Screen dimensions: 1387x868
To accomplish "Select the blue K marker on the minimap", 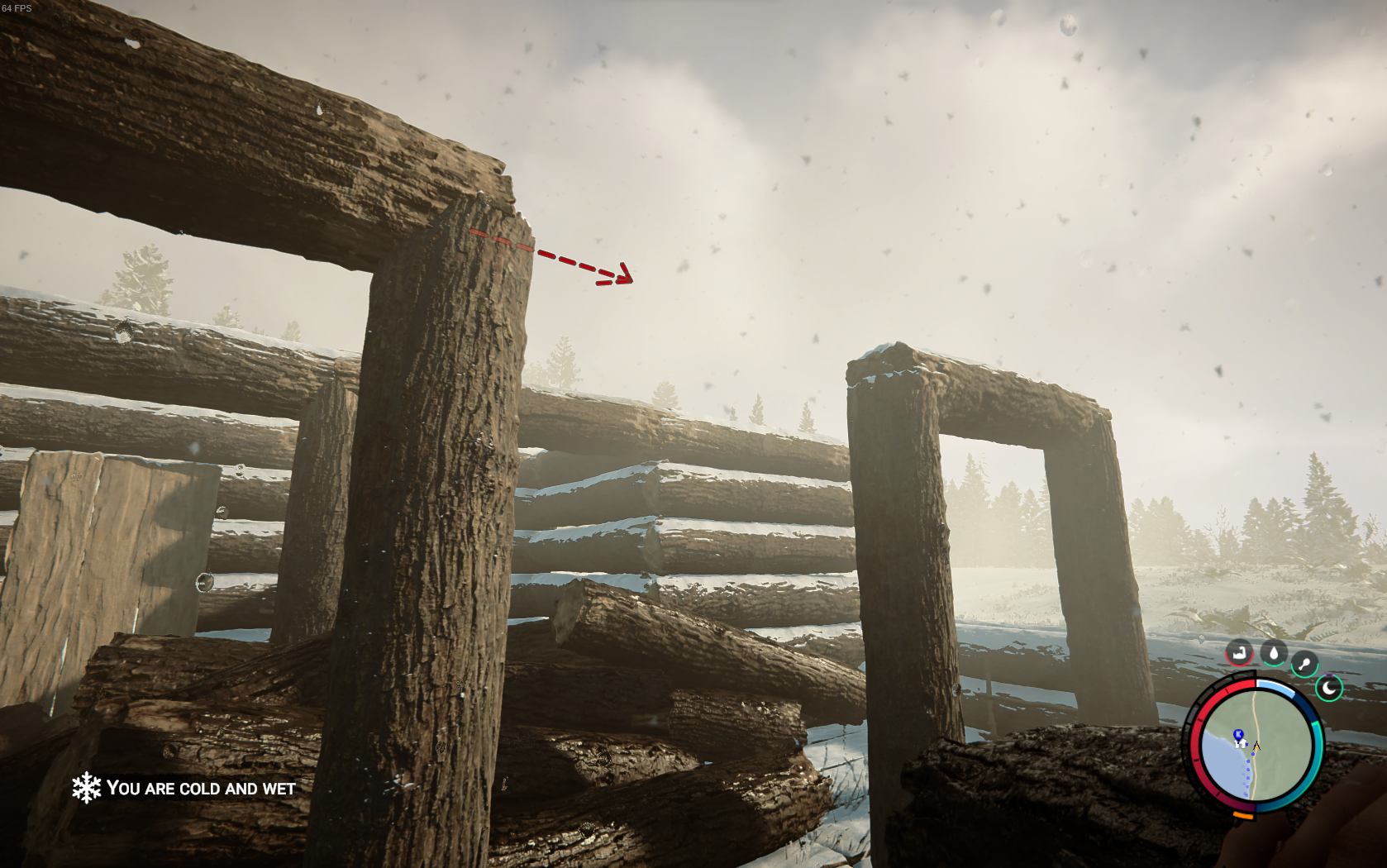I will click(1238, 734).
